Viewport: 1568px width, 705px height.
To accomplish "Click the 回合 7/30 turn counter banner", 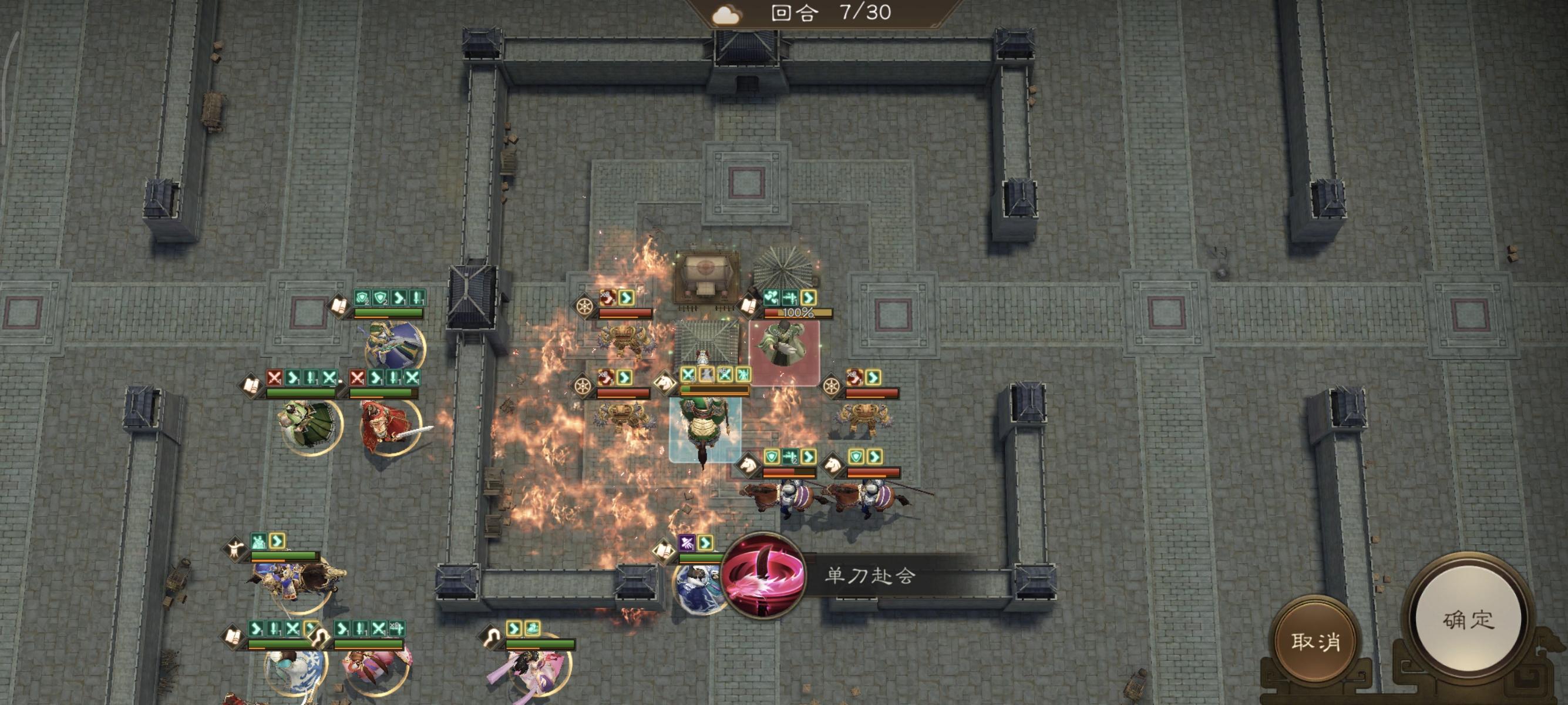I will click(803, 14).
